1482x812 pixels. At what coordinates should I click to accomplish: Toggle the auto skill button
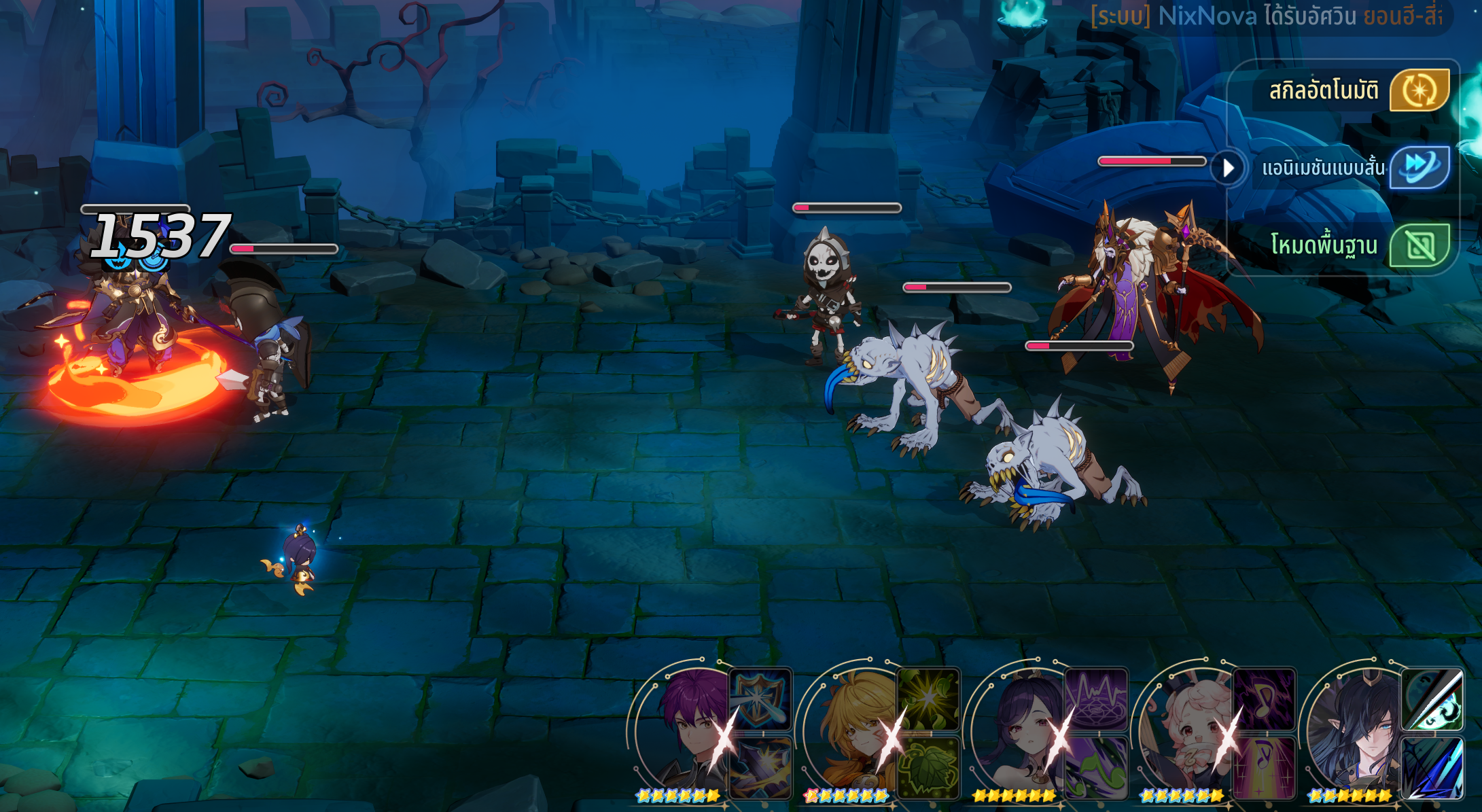click(x=1419, y=90)
